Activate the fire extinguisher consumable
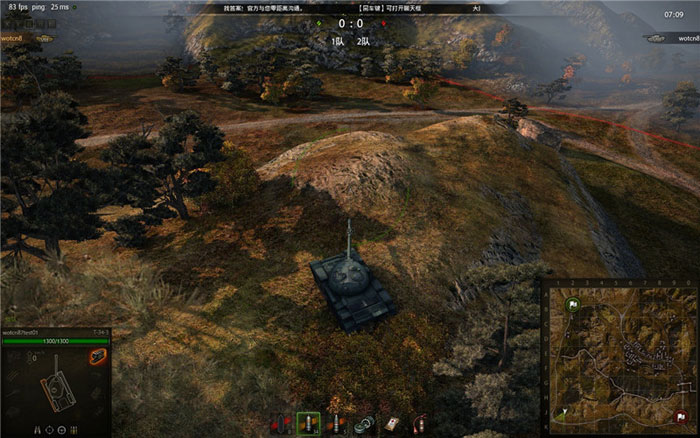700x438 pixels. (419, 425)
